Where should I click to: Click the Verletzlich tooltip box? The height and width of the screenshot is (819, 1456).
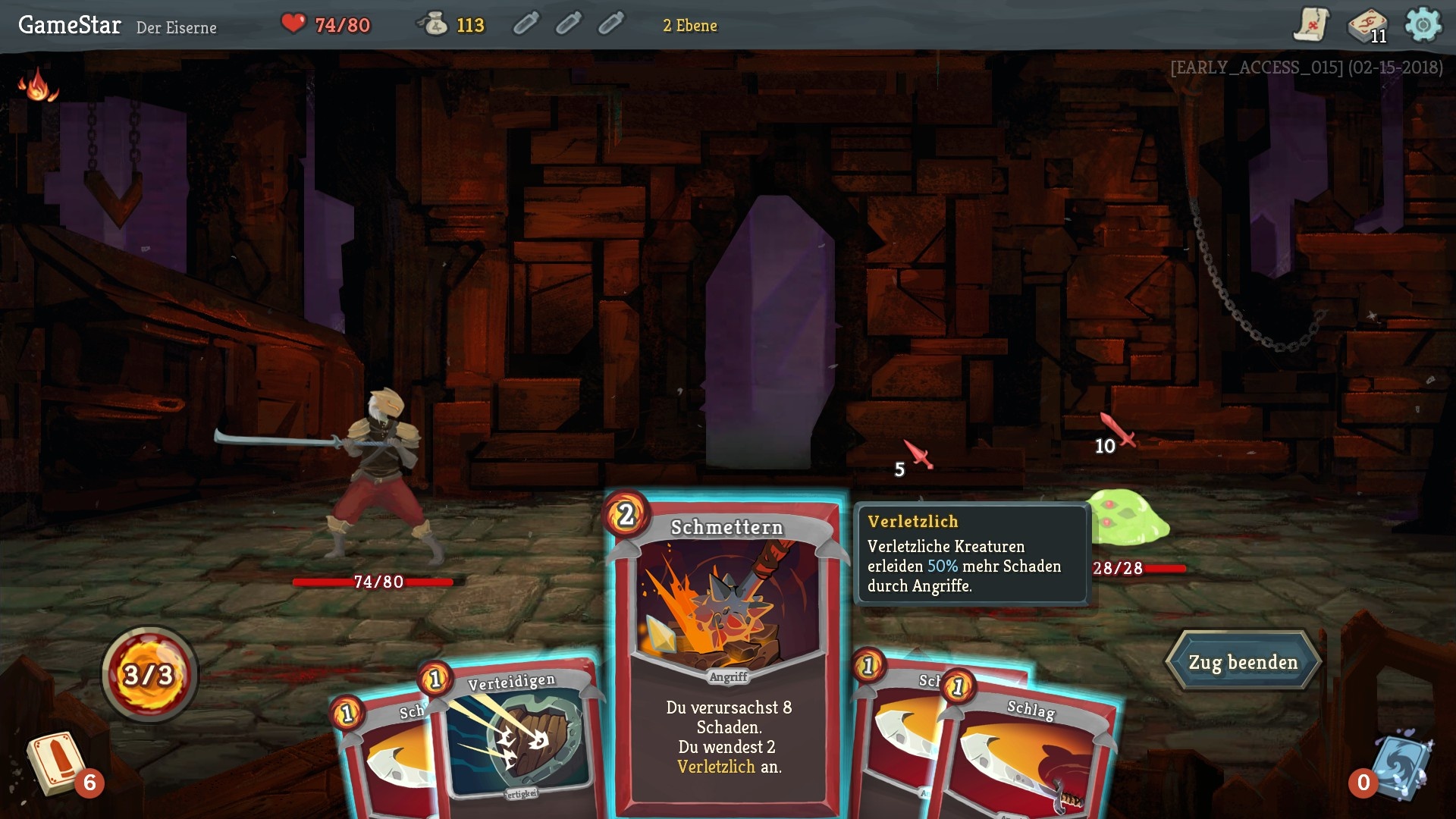972,554
